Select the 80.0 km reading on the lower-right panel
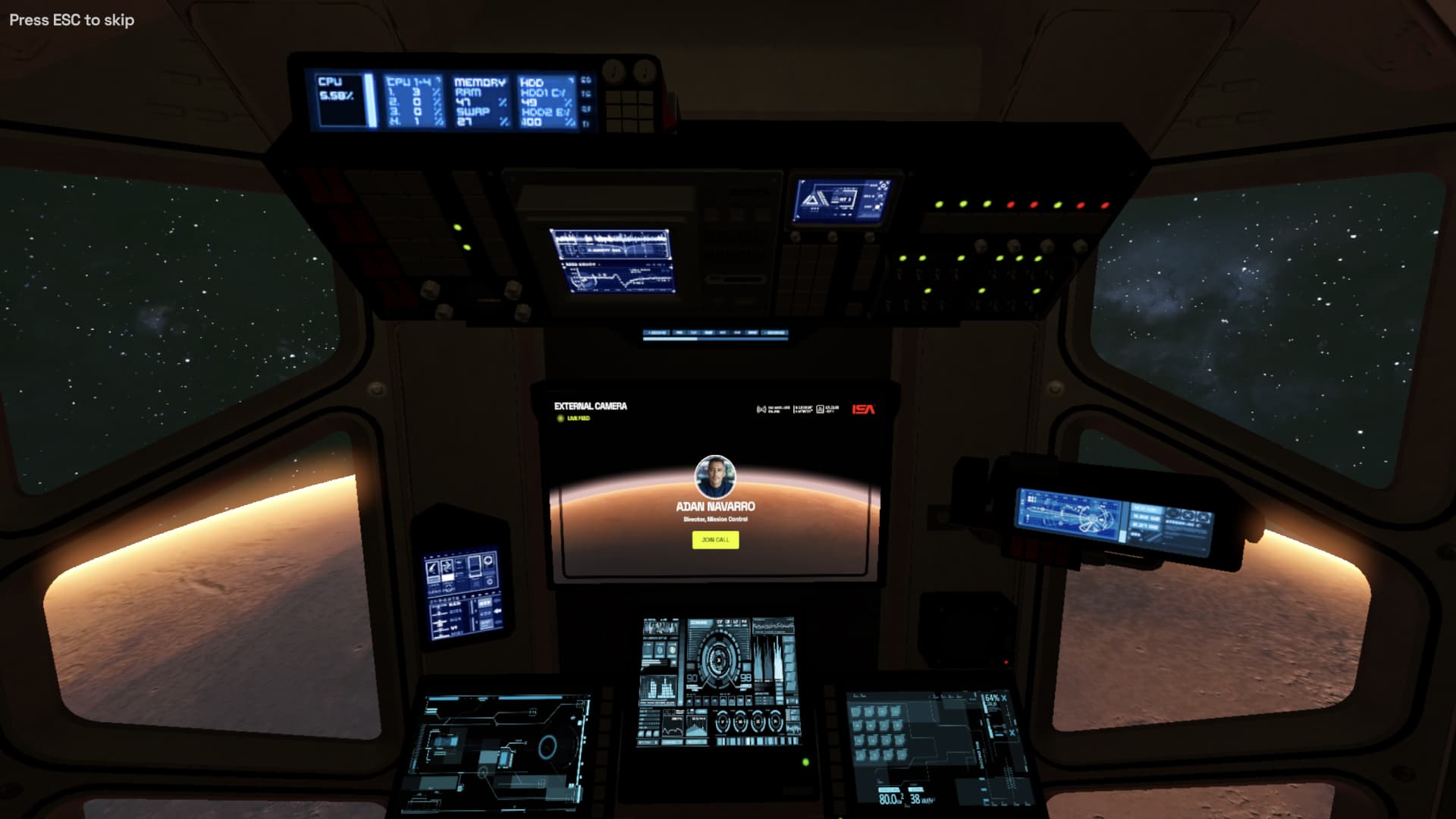This screenshot has height=819, width=1456. (x=889, y=799)
